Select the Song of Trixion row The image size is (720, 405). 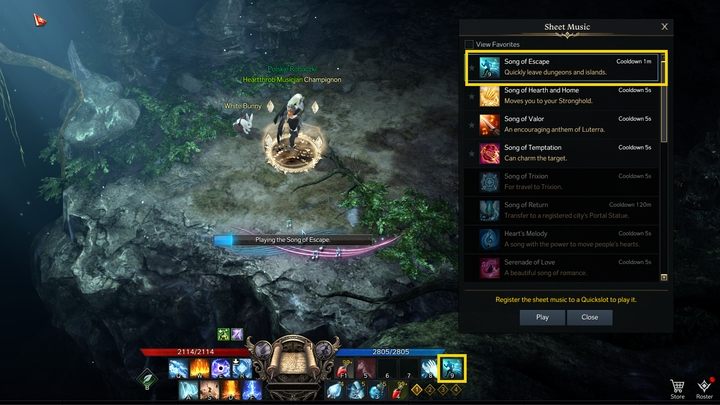566,183
